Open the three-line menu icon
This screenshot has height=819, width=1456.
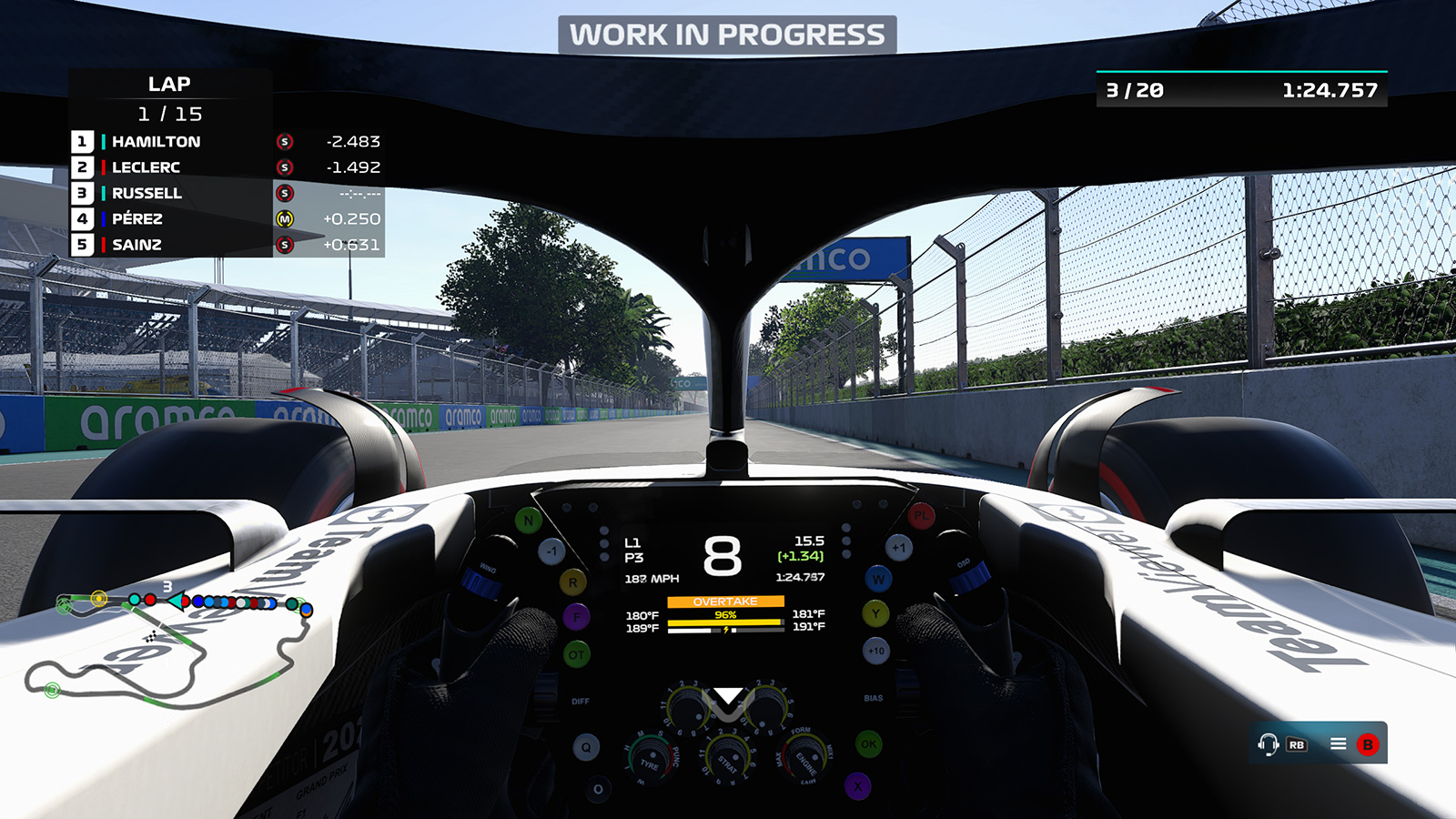(x=1338, y=744)
